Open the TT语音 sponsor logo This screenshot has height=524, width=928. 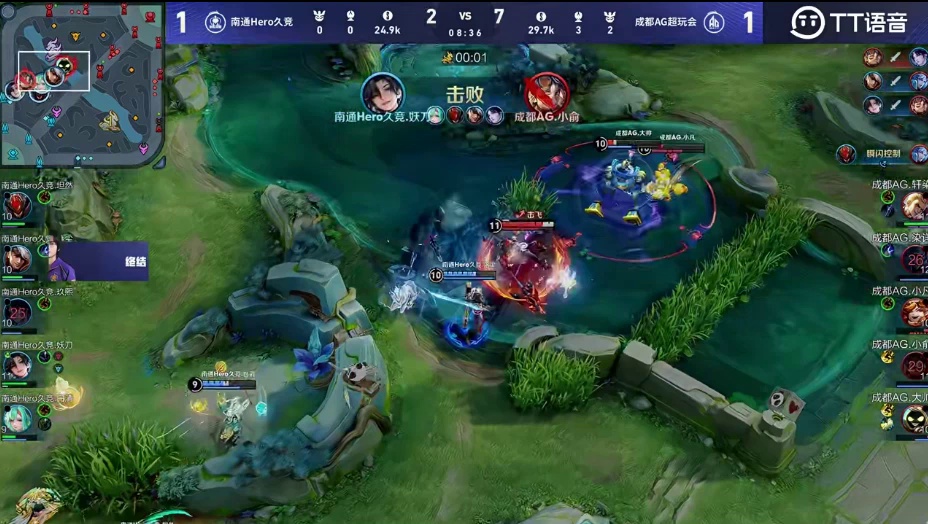click(848, 22)
